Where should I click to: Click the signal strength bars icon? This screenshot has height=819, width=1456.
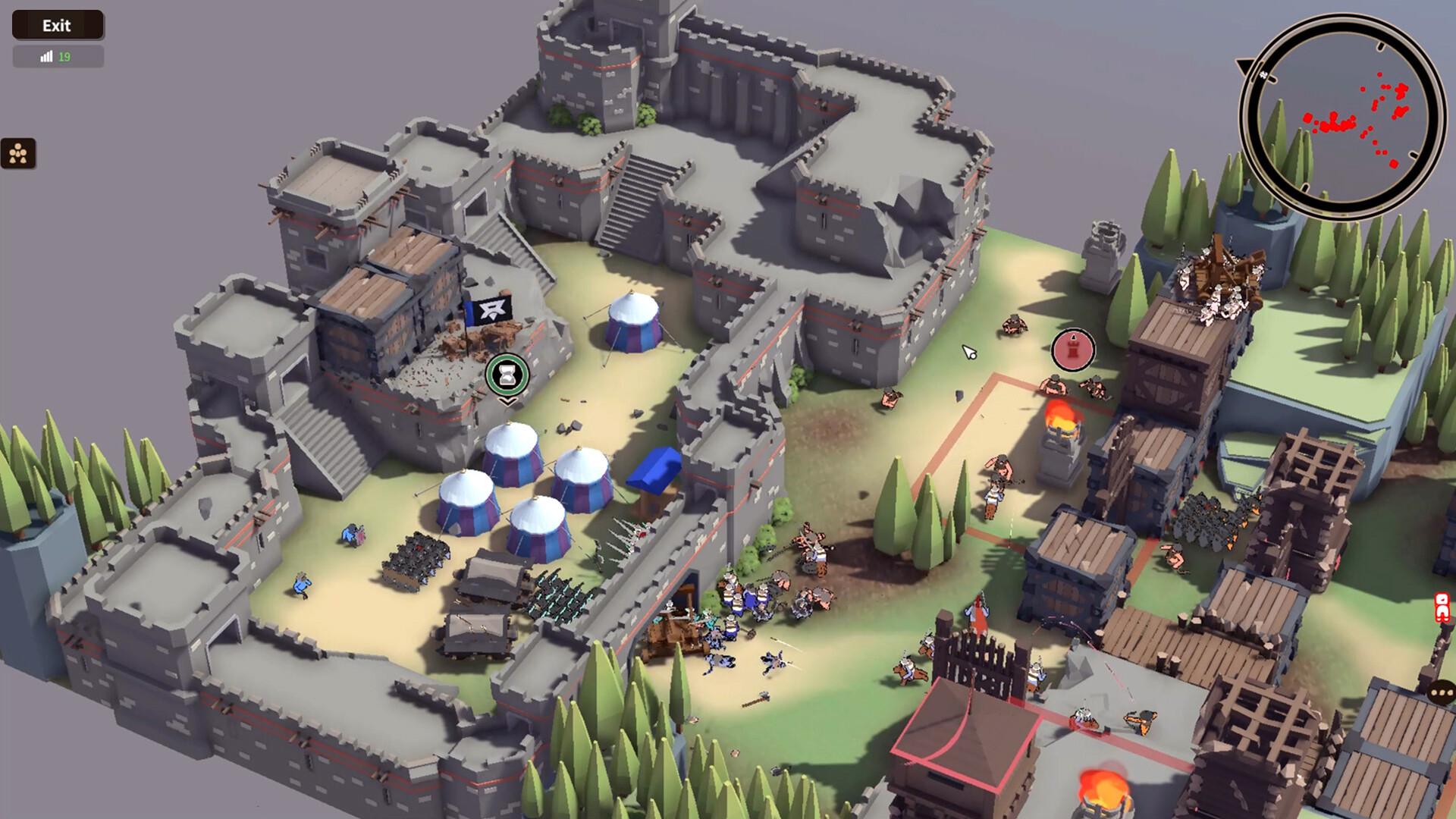(x=47, y=56)
